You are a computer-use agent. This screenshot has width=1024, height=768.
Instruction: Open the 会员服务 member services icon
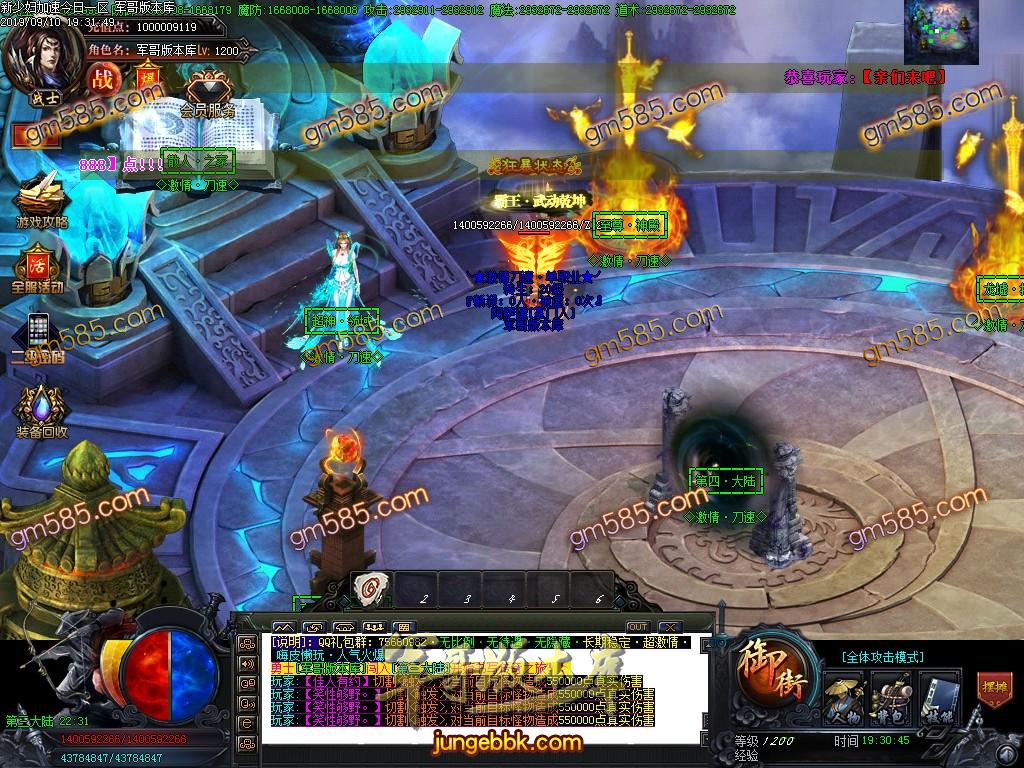coord(207,93)
